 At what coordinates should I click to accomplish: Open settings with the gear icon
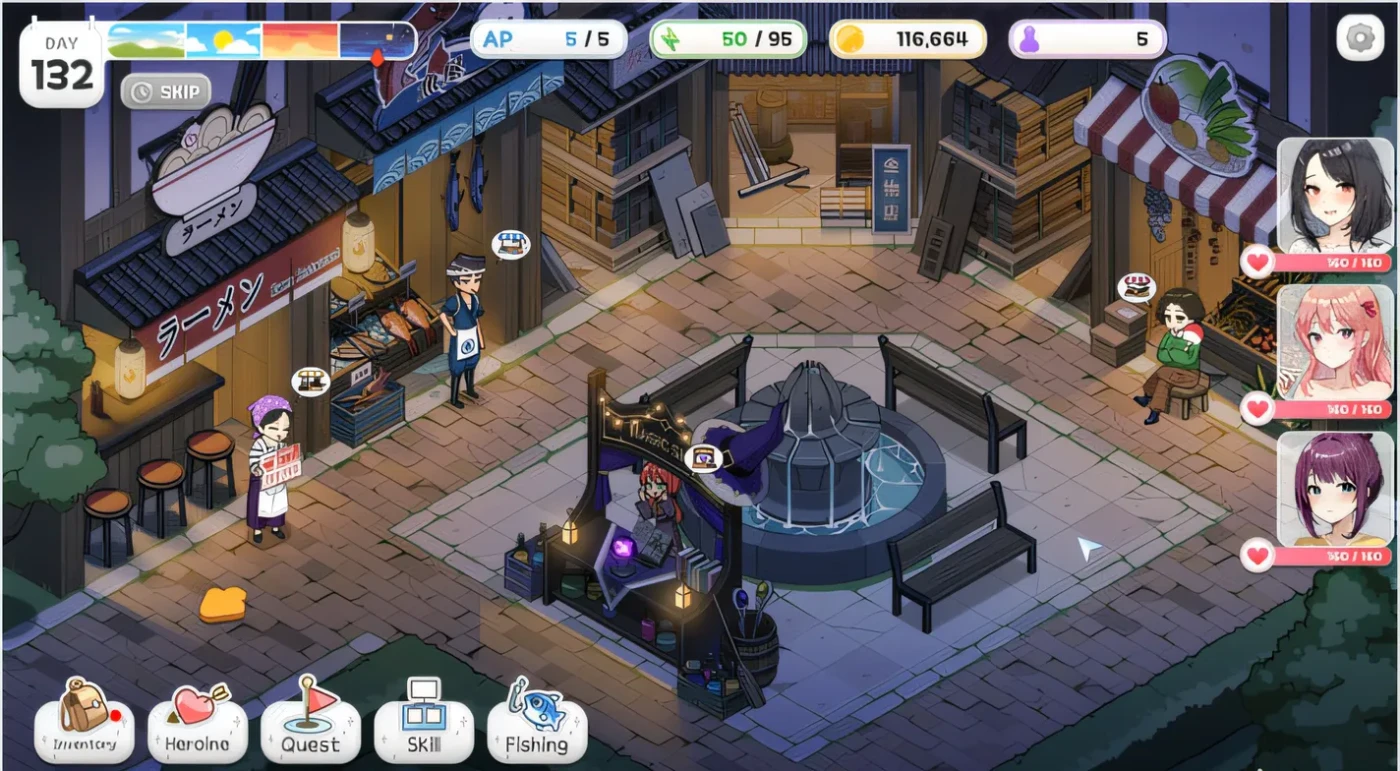click(x=1360, y=39)
